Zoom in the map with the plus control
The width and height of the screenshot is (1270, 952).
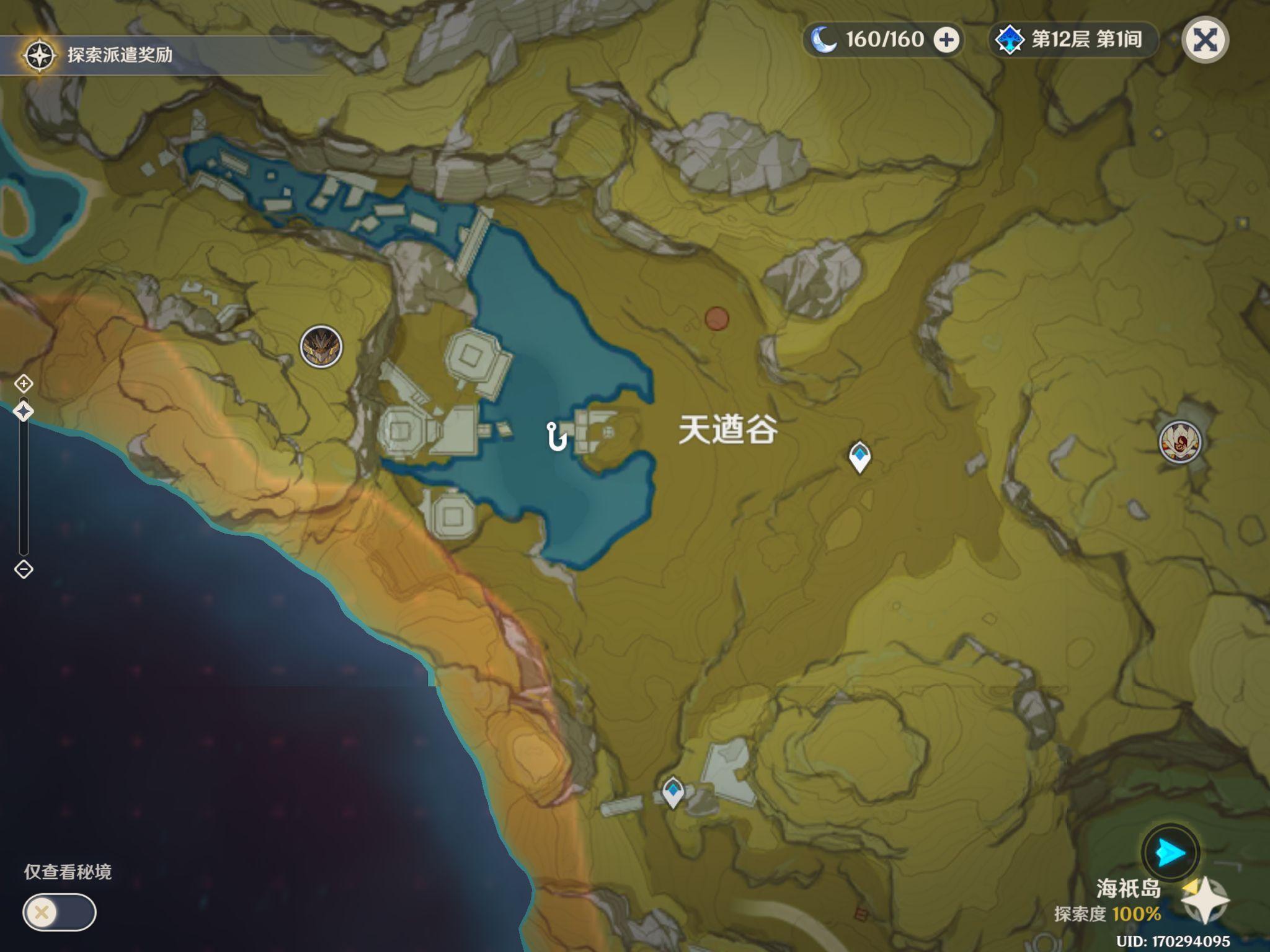(x=24, y=384)
